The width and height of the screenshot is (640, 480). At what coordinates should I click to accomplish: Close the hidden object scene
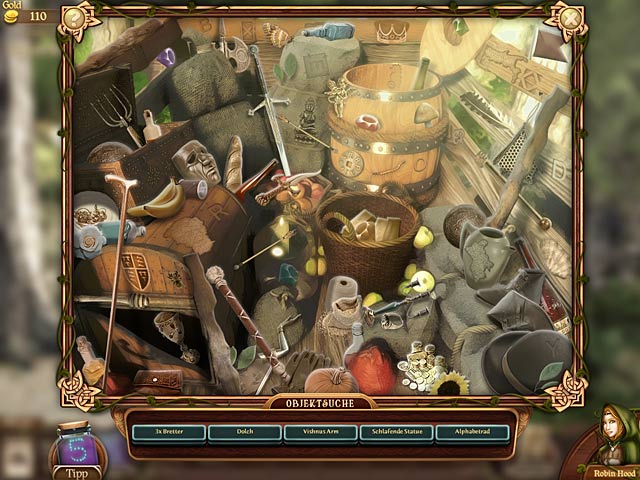pos(570,17)
